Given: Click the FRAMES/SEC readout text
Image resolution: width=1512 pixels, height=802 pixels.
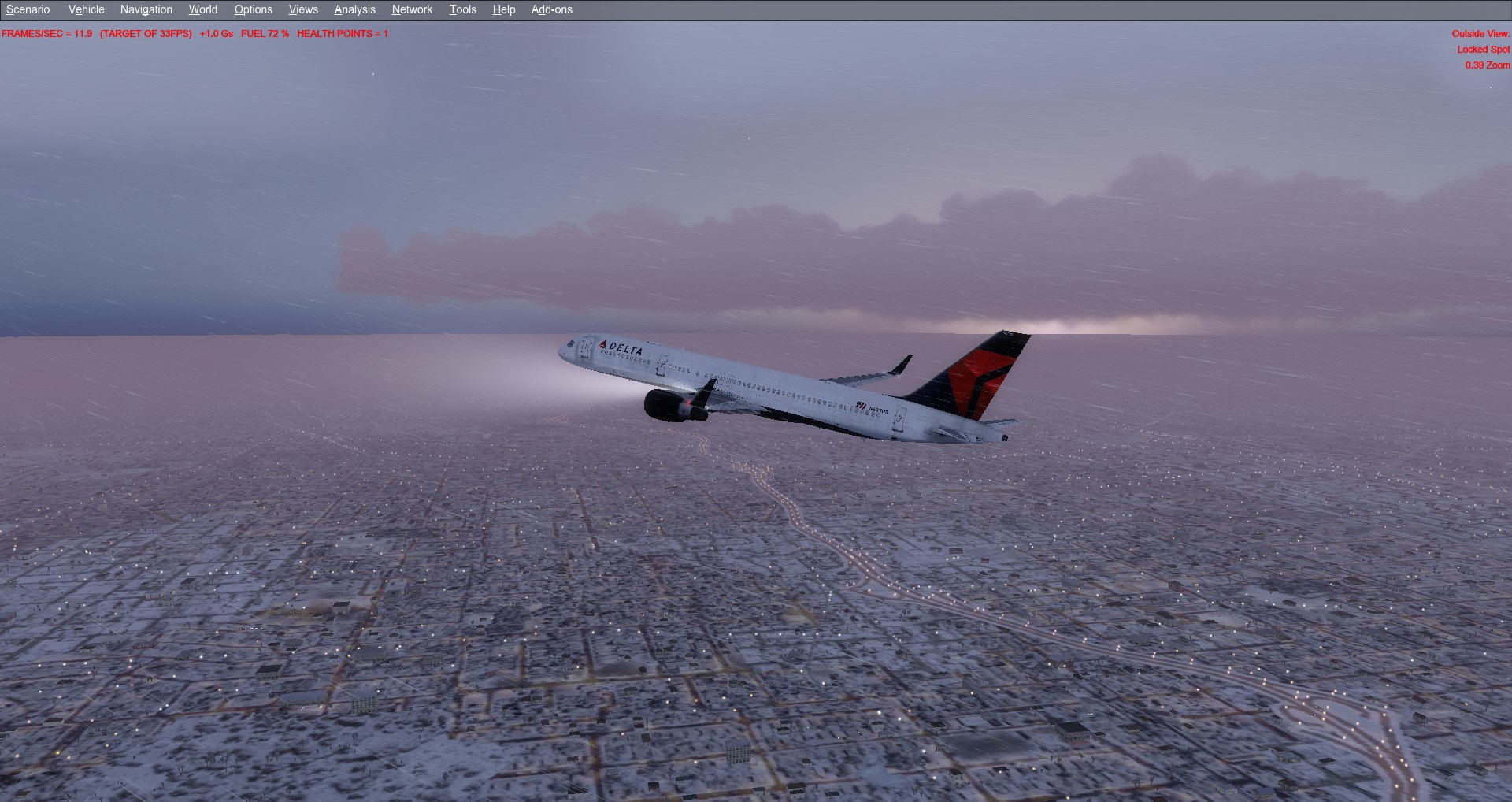Looking at the screenshot, I should tap(47, 34).
